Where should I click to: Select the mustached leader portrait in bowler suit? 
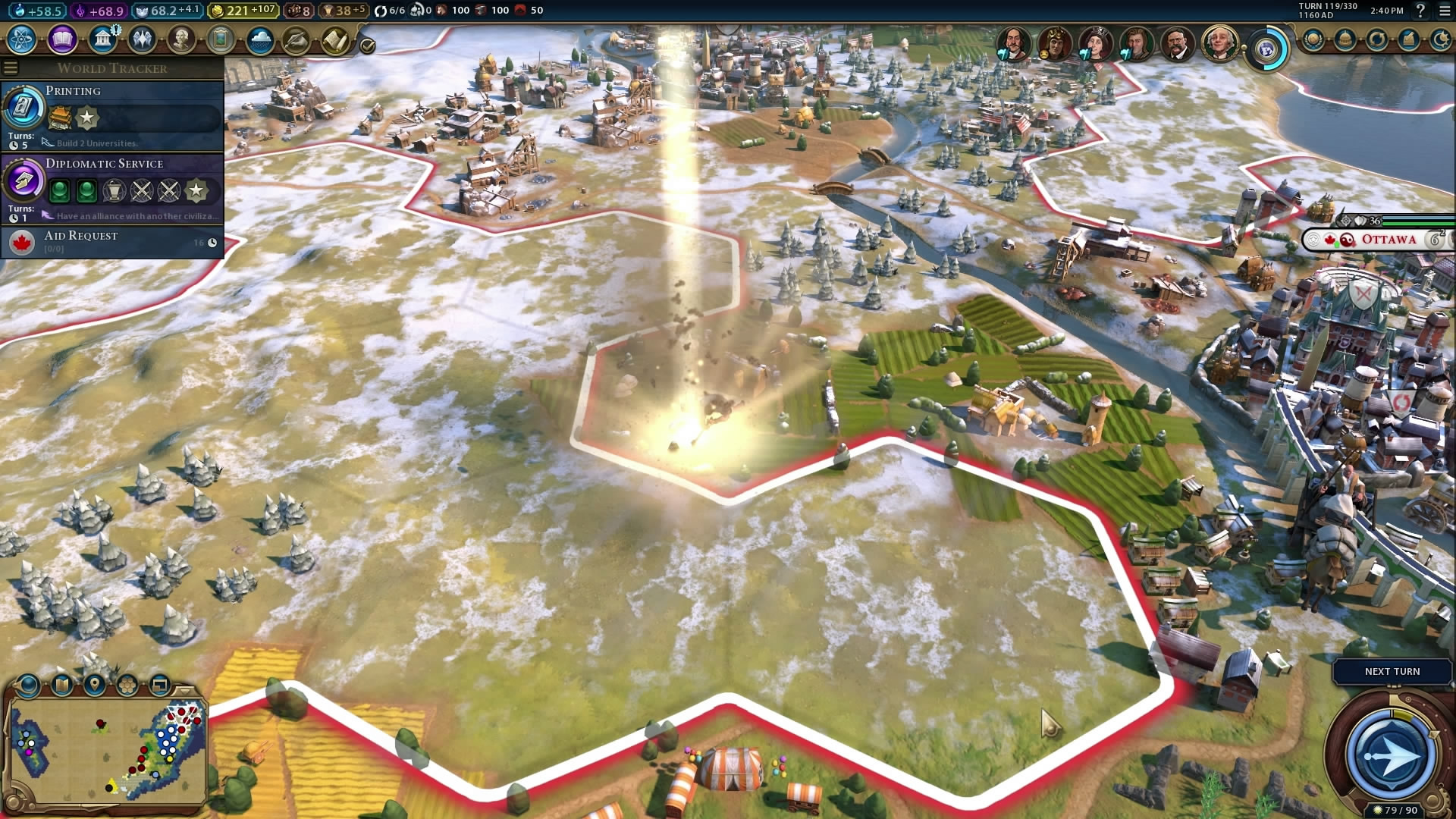pos(1176,44)
